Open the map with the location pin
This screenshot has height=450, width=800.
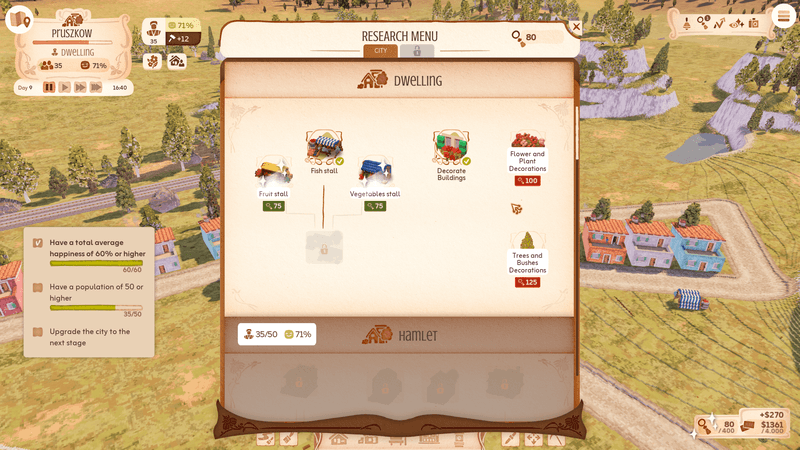pyautogui.click(x=19, y=21)
